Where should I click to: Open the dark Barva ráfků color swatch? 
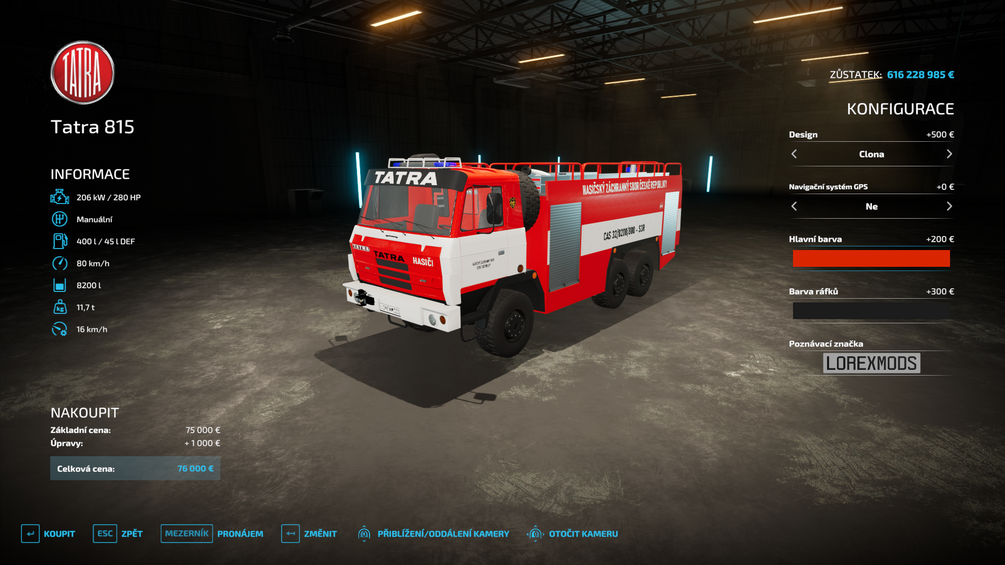871,311
